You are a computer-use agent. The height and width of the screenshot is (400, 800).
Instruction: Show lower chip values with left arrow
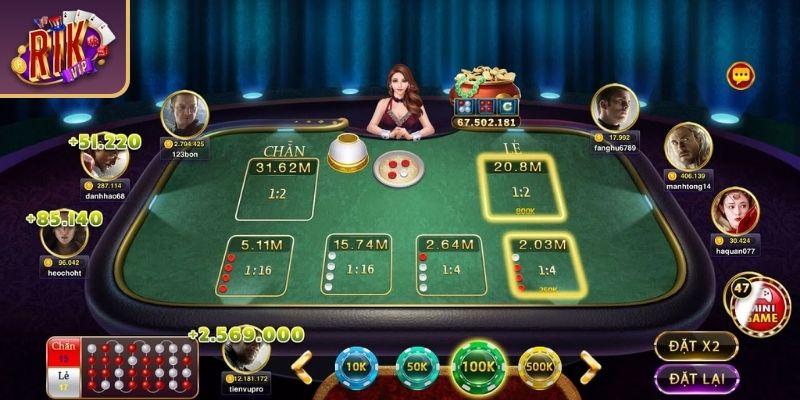(x=302, y=367)
